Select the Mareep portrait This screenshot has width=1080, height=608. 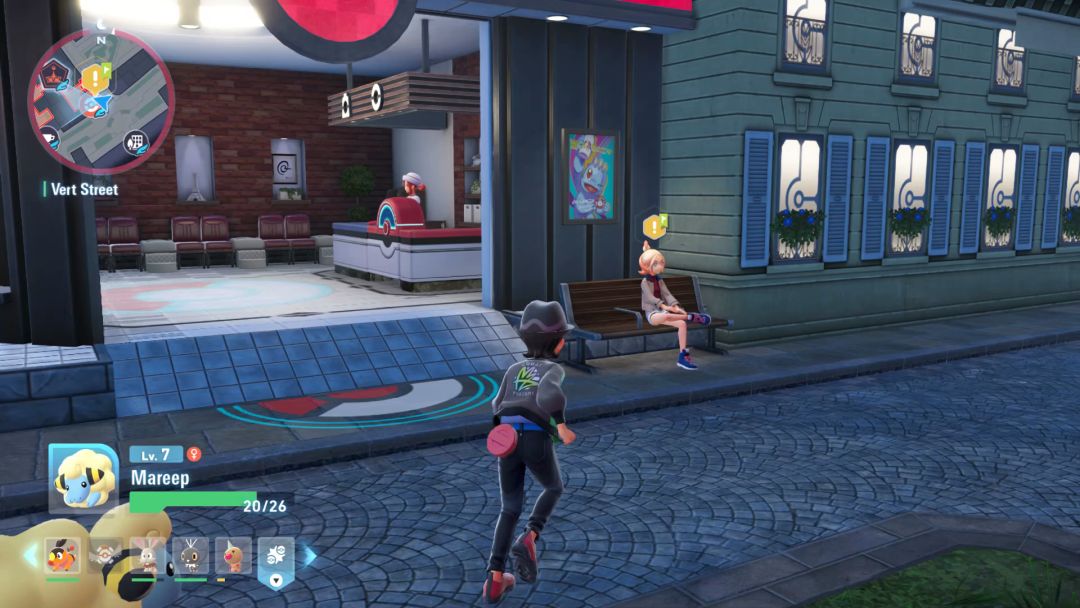pyautogui.click(x=84, y=477)
